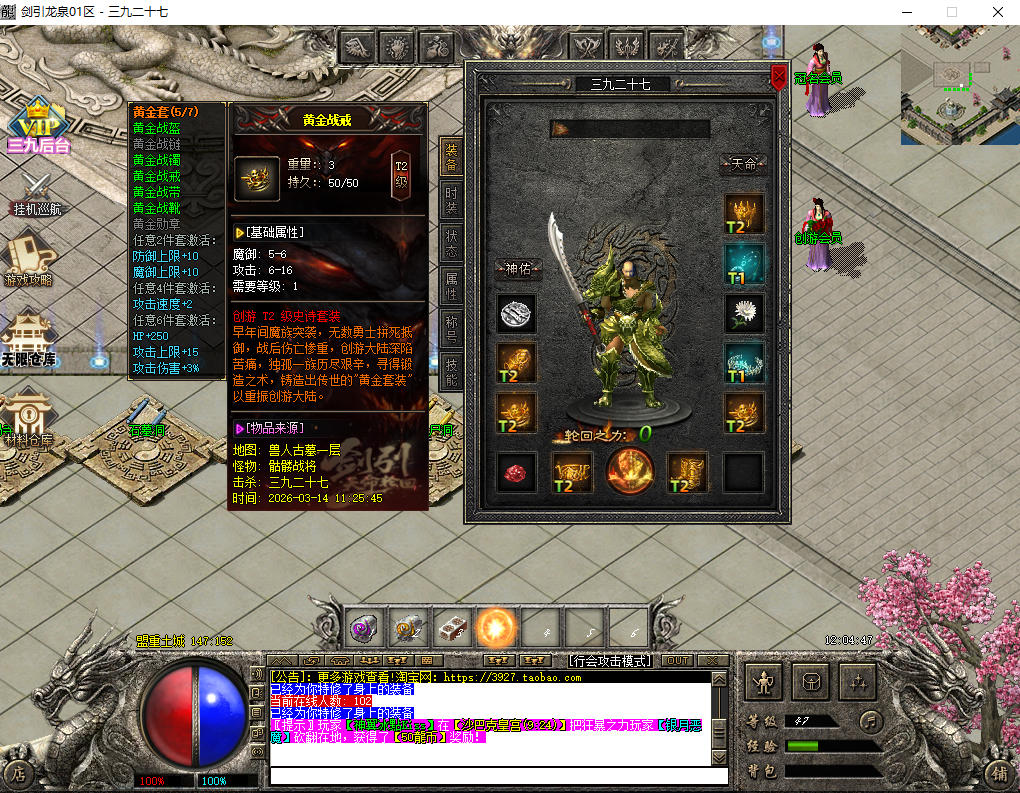Close the character equipment panel
Viewport: 1020px width, 793px height.
tap(779, 79)
